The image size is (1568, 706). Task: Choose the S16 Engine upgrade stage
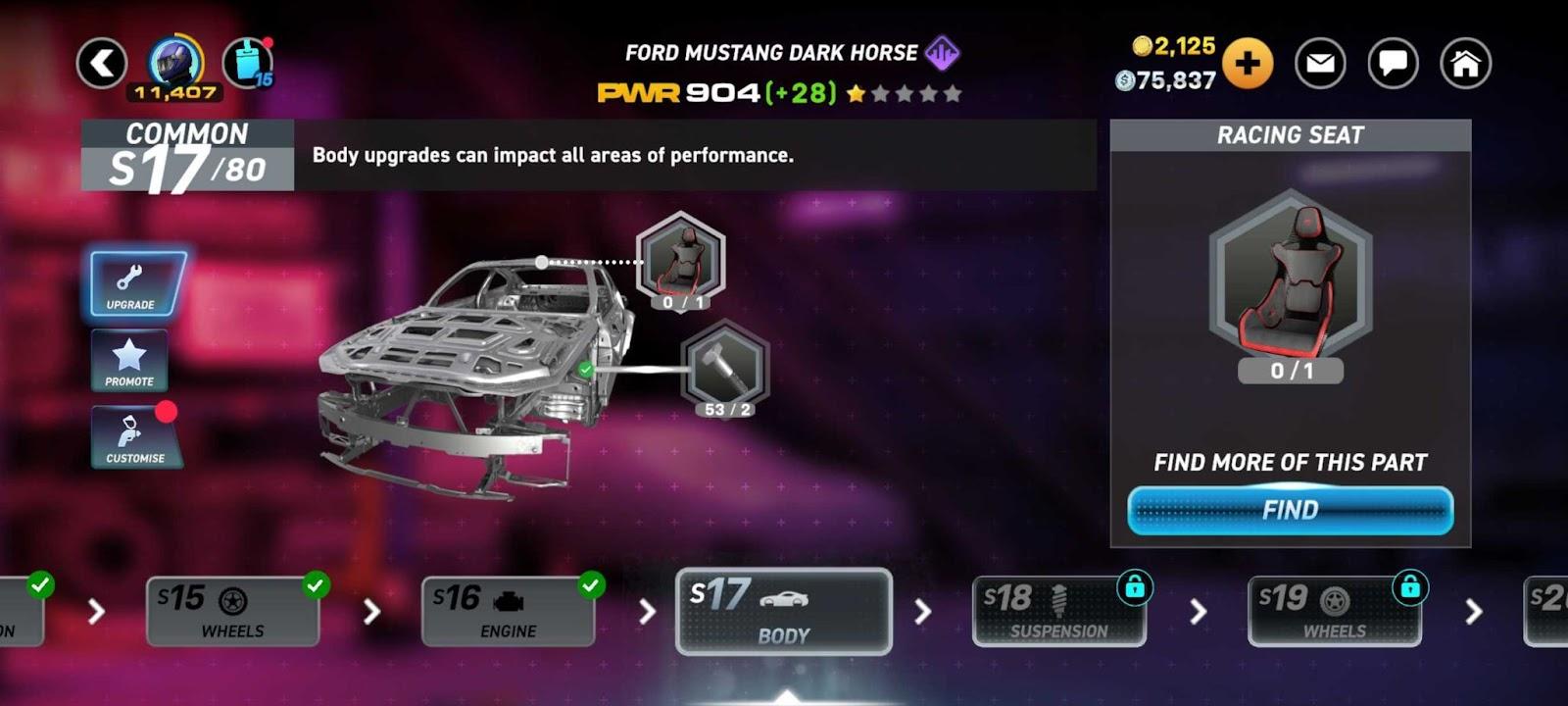point(508,612)
